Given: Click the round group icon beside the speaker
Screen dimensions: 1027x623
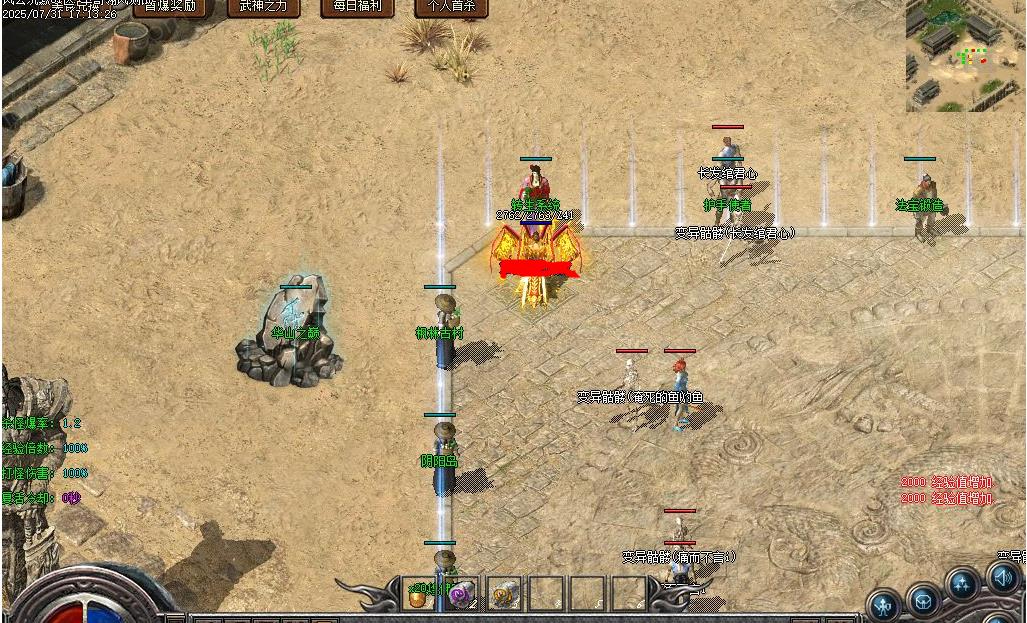Looking at the screenshot, I should click(x=962, y=585).
